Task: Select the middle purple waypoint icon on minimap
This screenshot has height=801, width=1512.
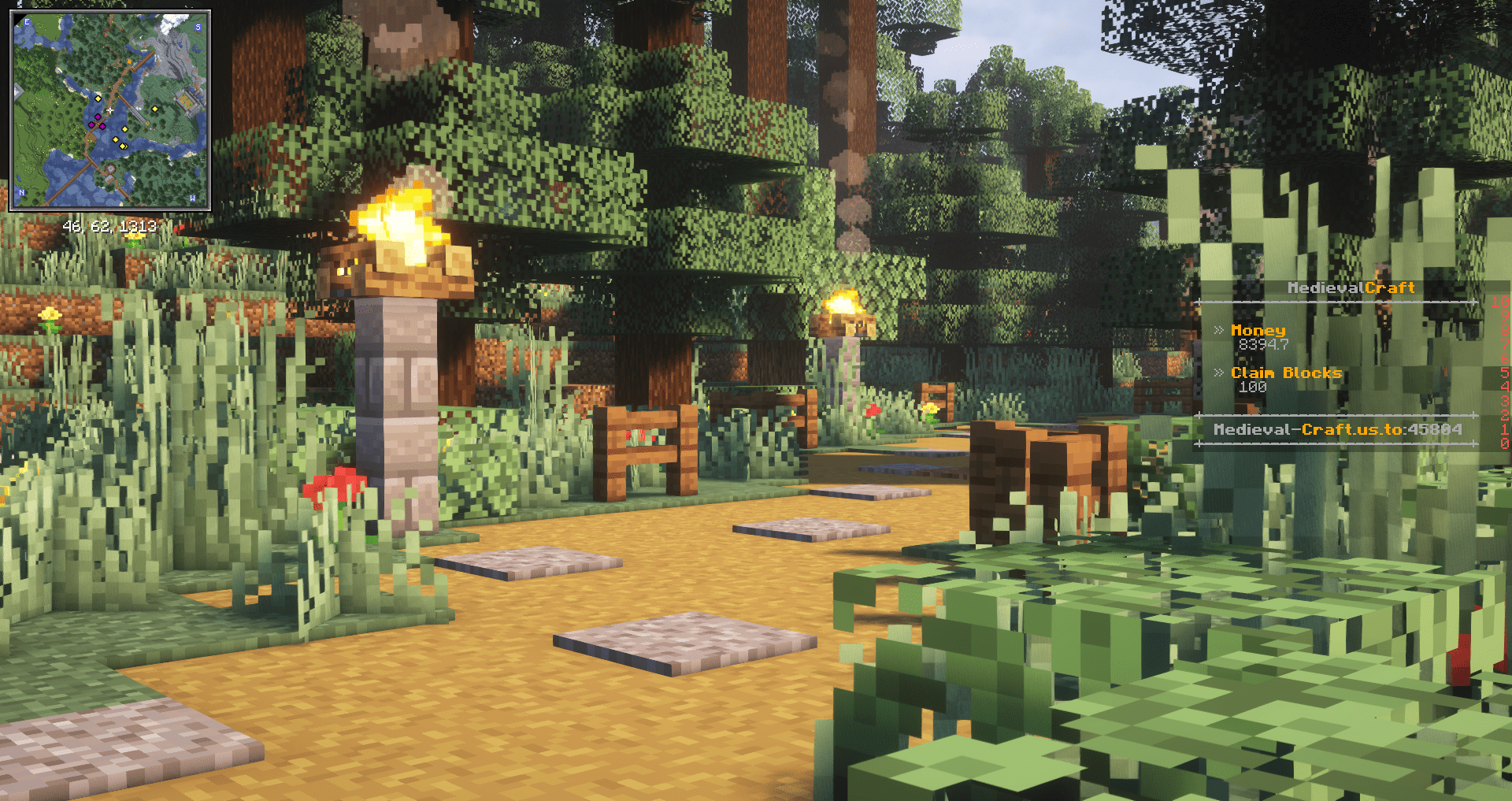Action: coord(98,117)
